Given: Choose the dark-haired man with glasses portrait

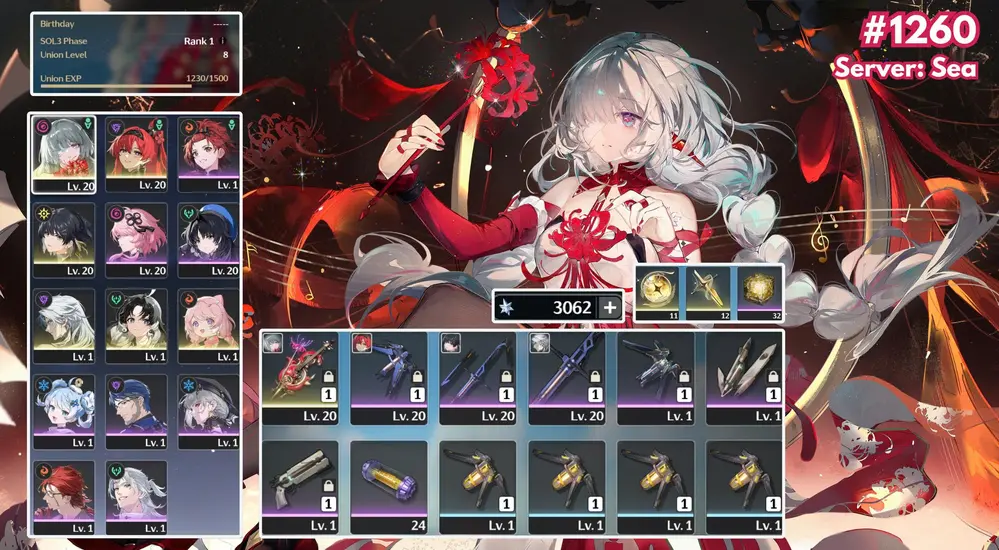Looking at the screenshot, I should (136, 410).
